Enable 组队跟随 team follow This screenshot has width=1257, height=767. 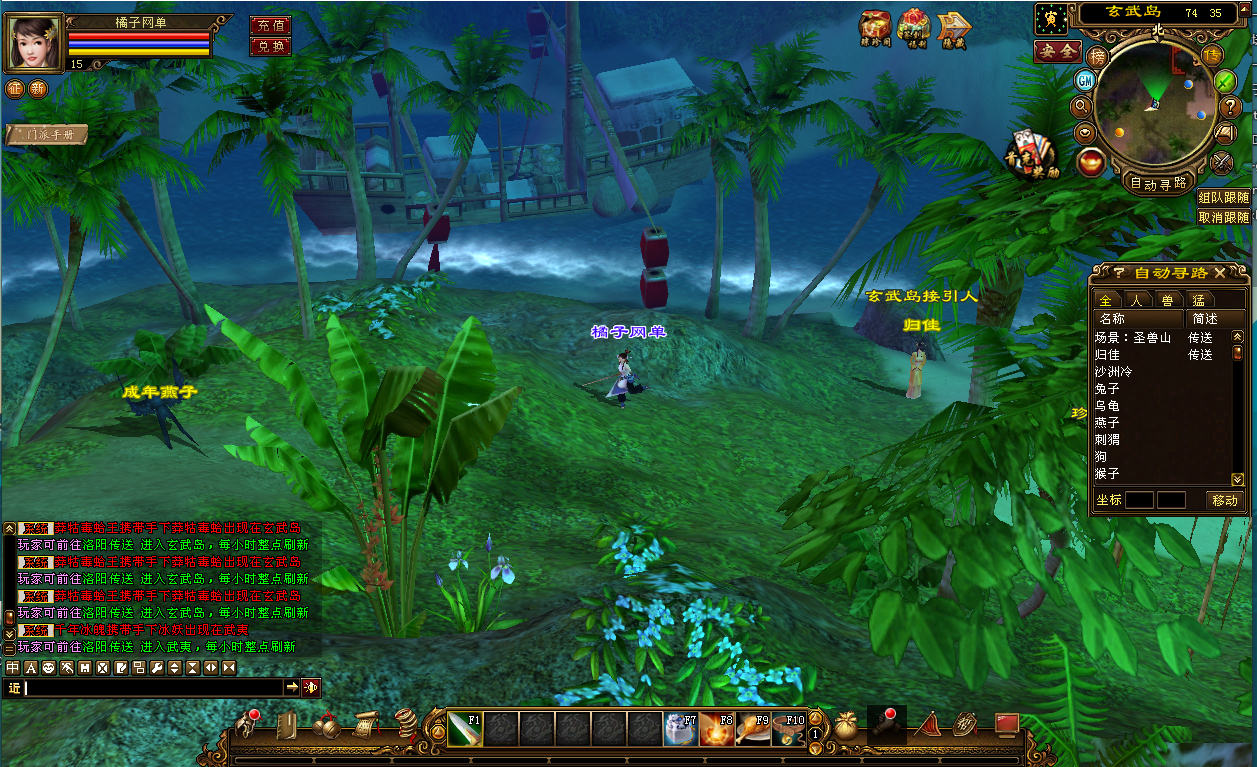point(1224,198)
